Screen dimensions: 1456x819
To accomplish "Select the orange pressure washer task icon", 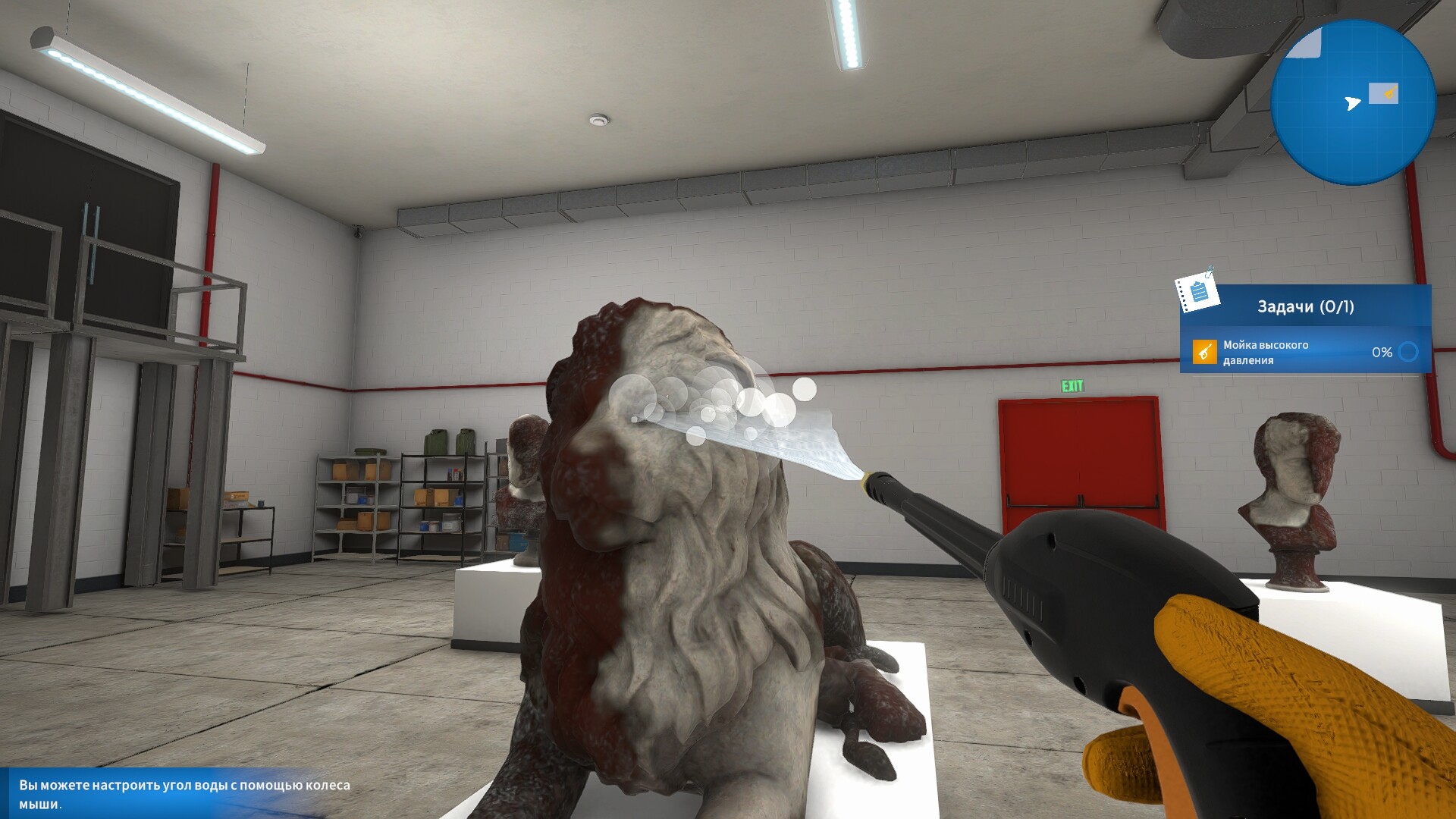I will [1205, 353].
